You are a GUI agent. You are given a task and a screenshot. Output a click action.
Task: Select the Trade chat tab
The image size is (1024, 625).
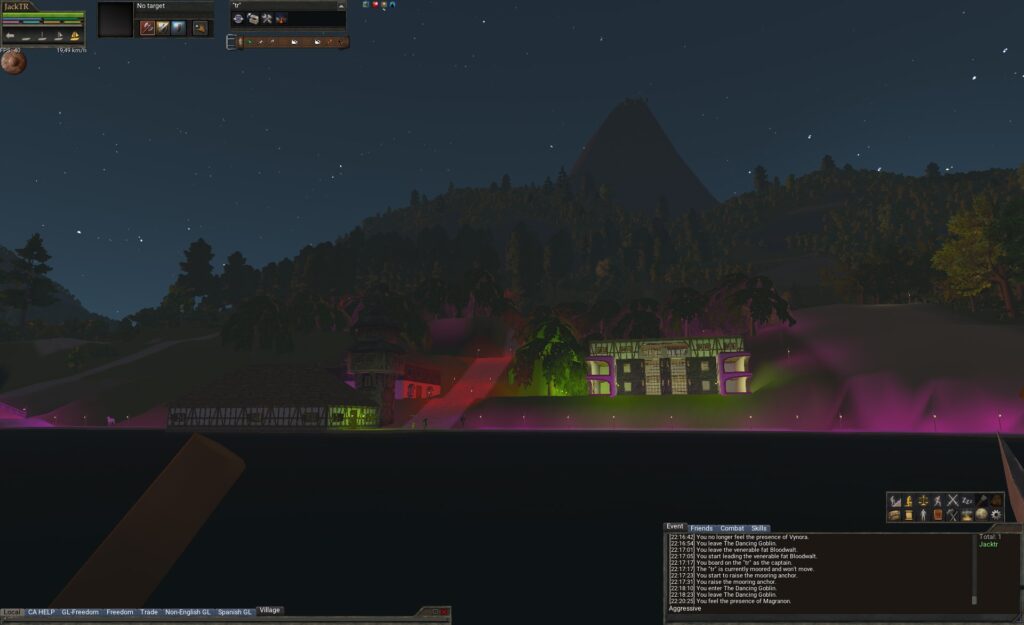click(149, 611)
